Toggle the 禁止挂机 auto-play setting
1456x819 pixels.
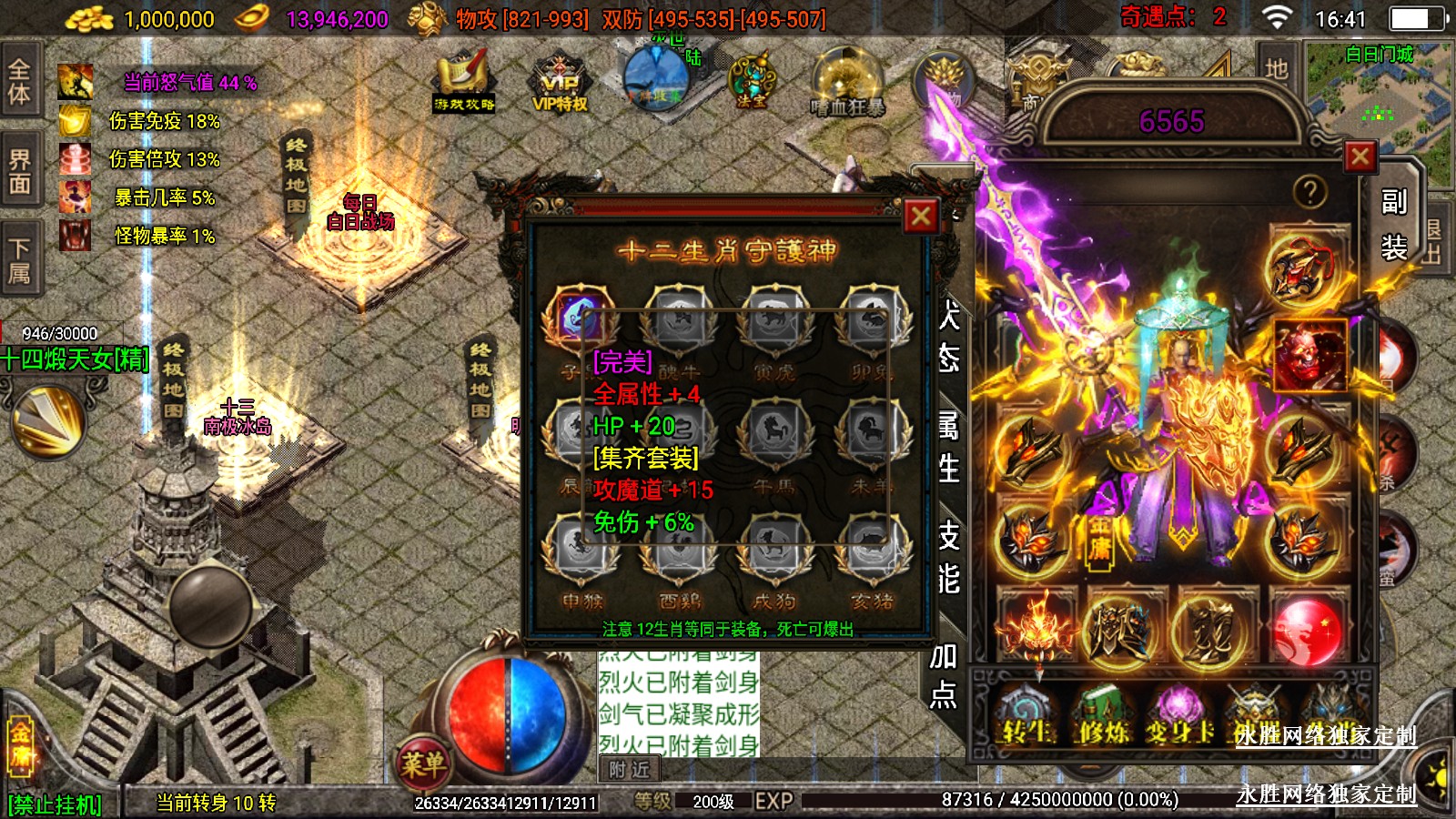pos(55,804)
